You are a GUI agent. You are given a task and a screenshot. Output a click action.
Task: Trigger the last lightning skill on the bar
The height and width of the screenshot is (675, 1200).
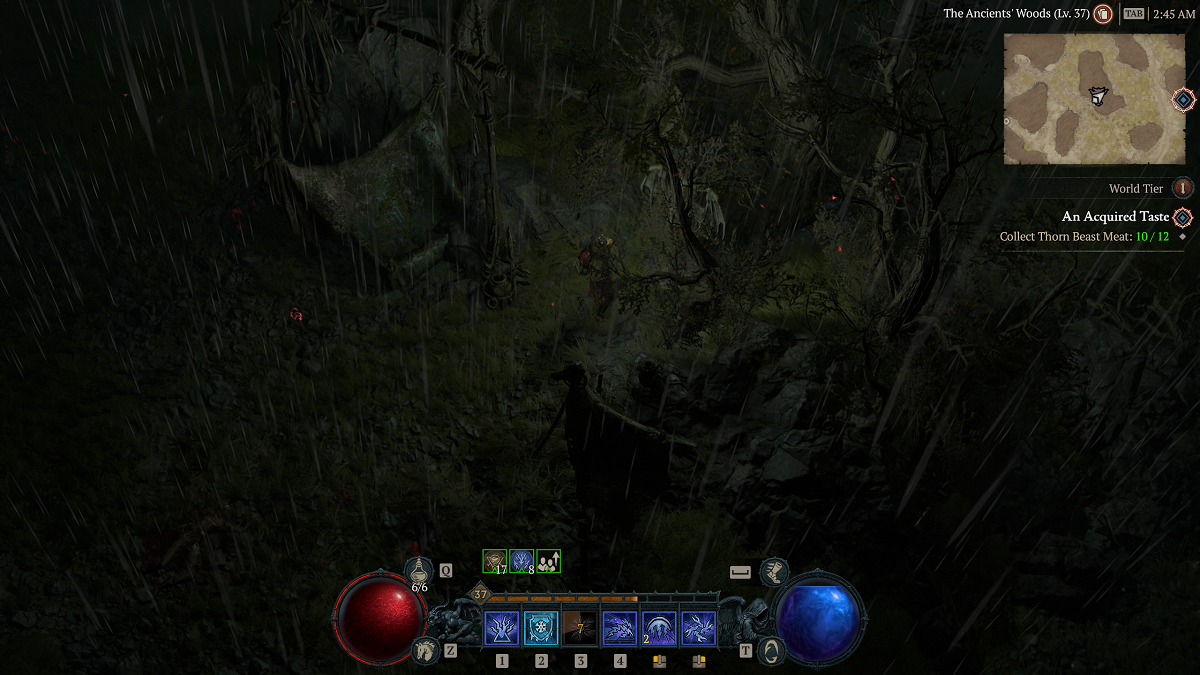[698, 628]
